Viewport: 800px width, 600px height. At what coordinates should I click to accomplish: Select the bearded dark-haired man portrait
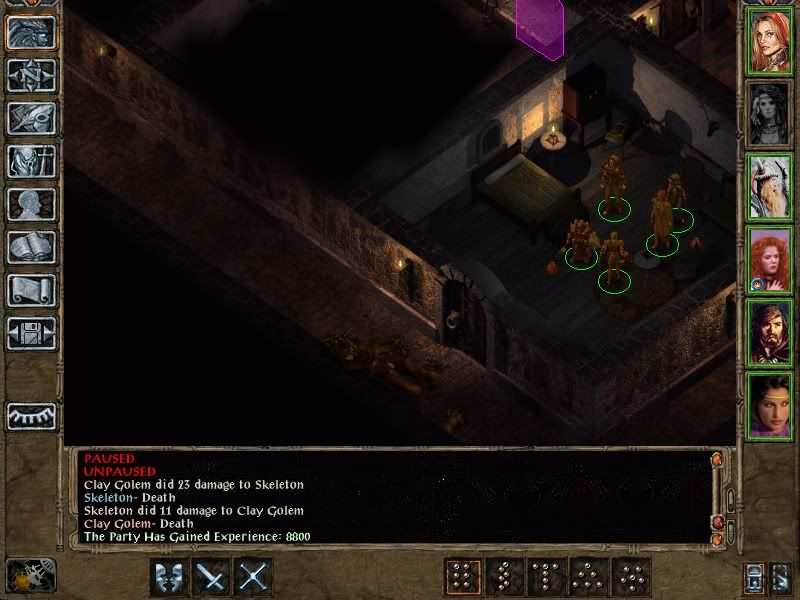coord(770,332)
